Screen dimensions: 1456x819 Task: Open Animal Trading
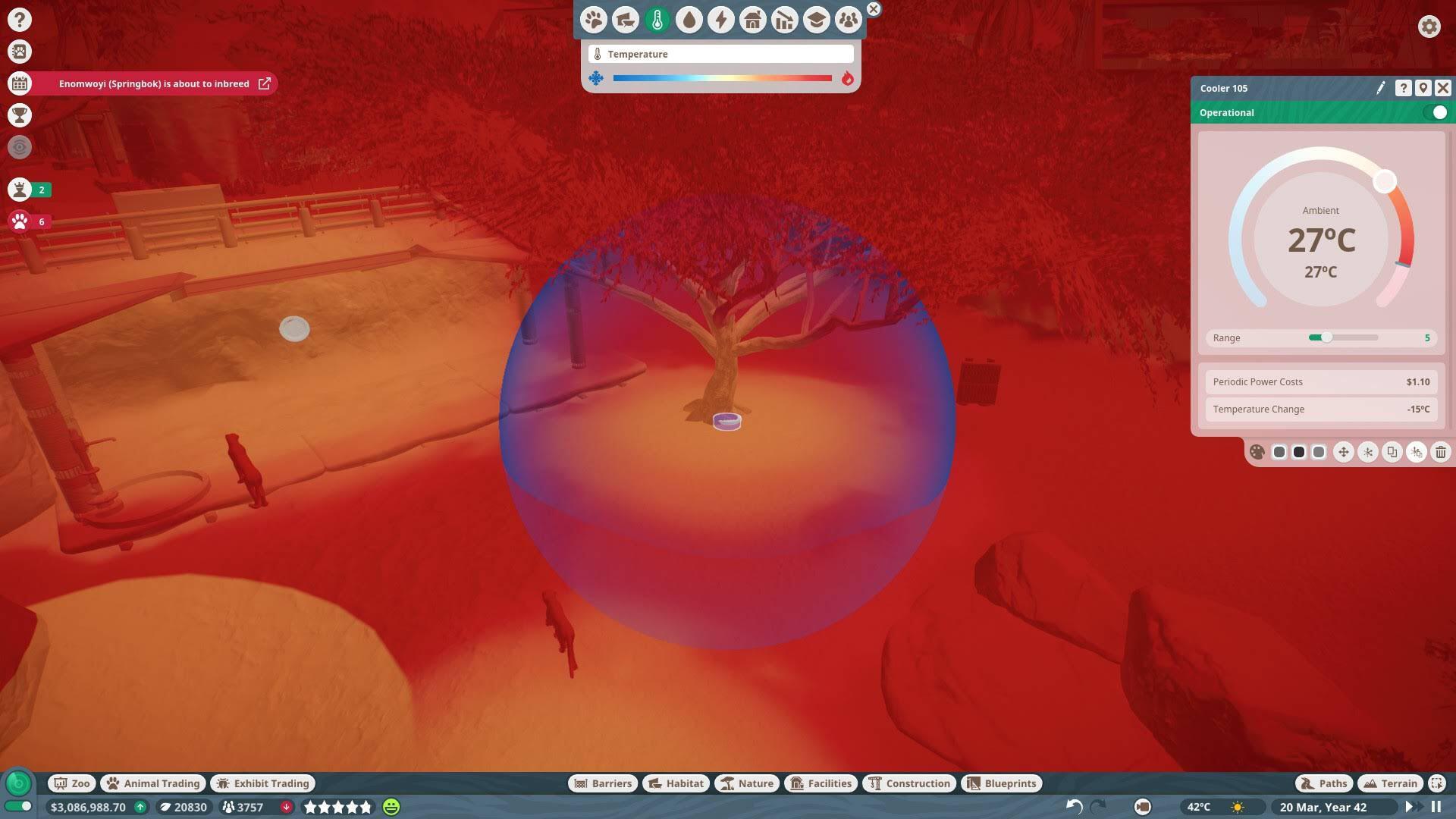(x=152, y=783)
